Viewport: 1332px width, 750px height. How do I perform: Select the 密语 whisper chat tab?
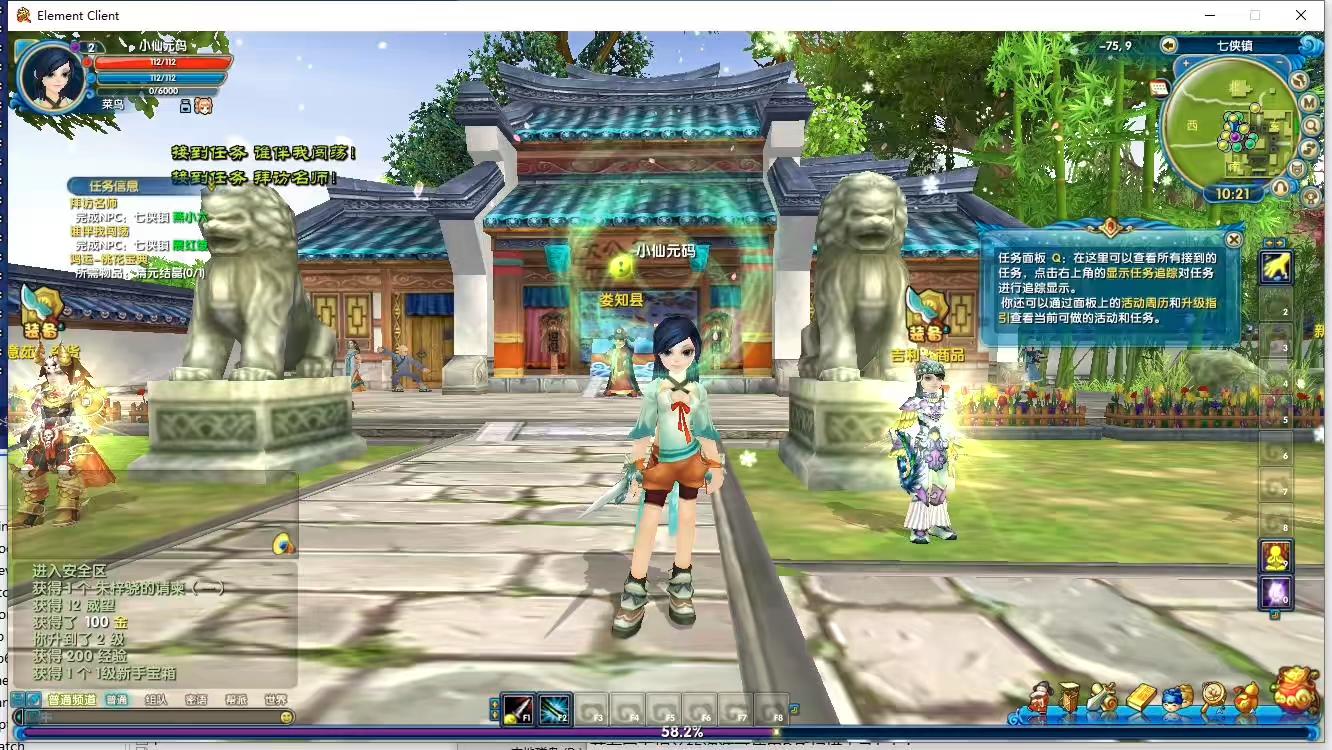pos(196,700)
